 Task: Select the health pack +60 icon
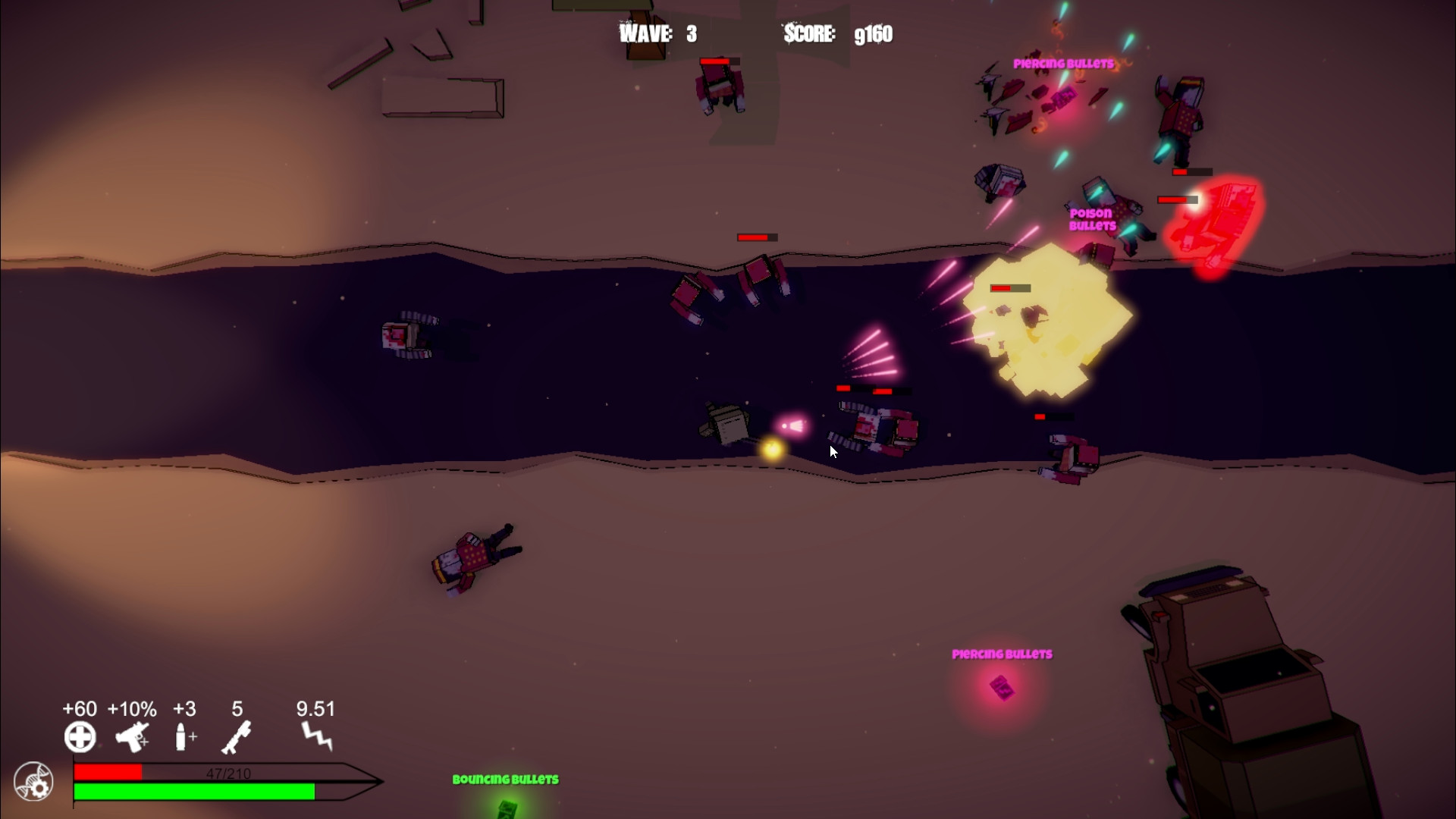click(x=78, y=736)
